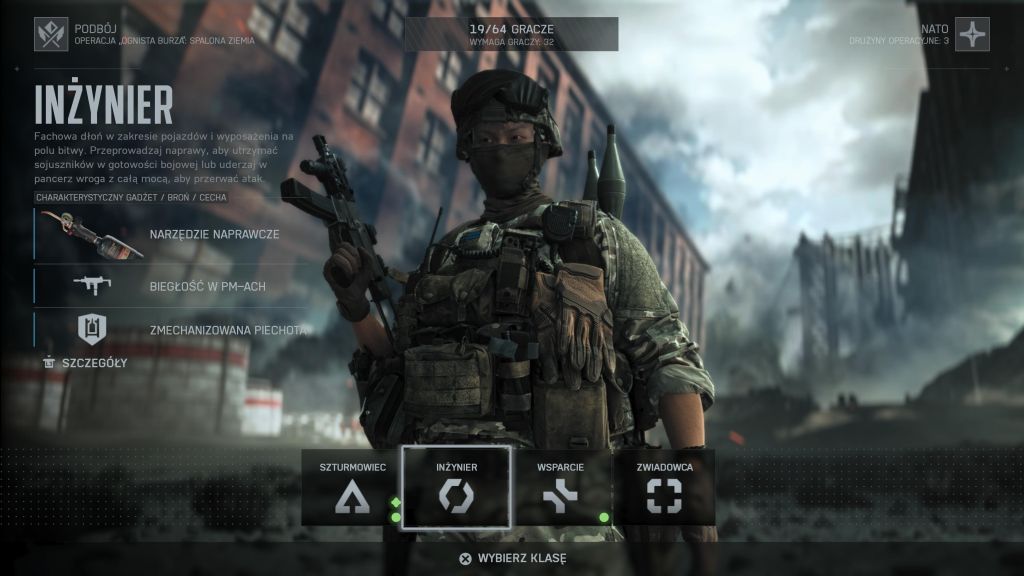Click the Podbój game mode emblem

point(51,34)
